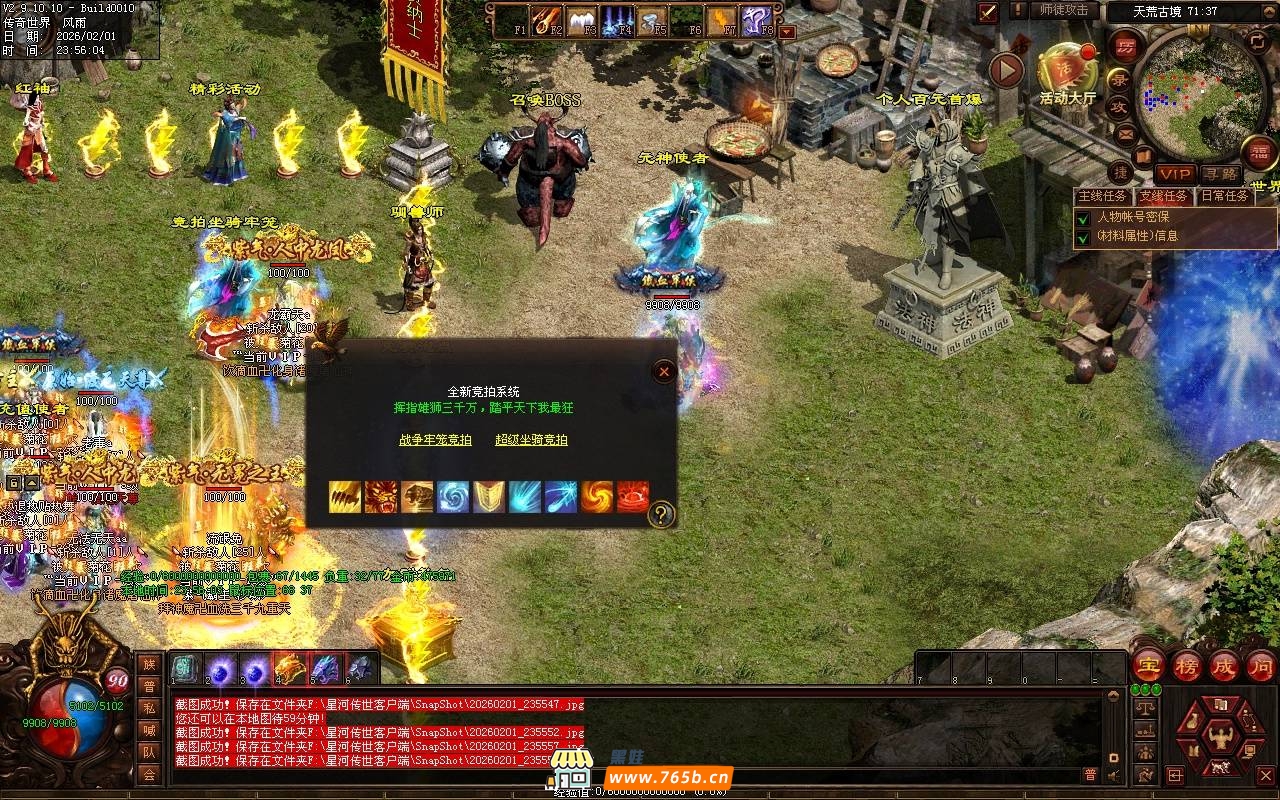Use the golden dragon head in hotbar slot 4

[289, 668]
